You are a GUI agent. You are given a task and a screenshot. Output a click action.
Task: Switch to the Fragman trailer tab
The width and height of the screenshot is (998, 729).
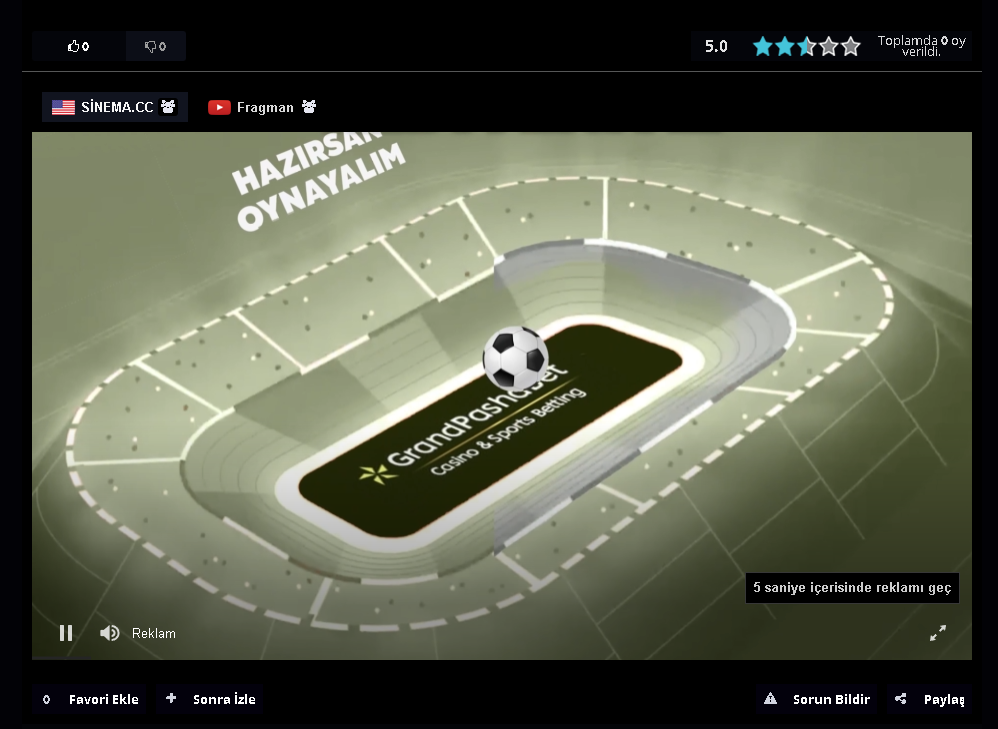tap(262, 107)
